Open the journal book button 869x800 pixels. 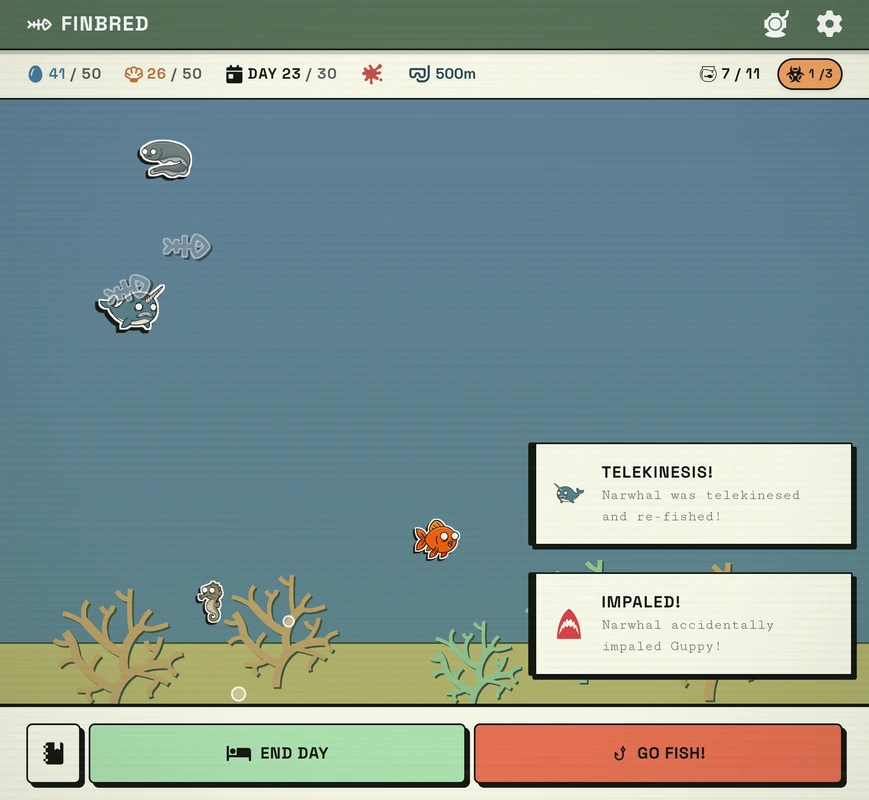click(x=54, y=753)
